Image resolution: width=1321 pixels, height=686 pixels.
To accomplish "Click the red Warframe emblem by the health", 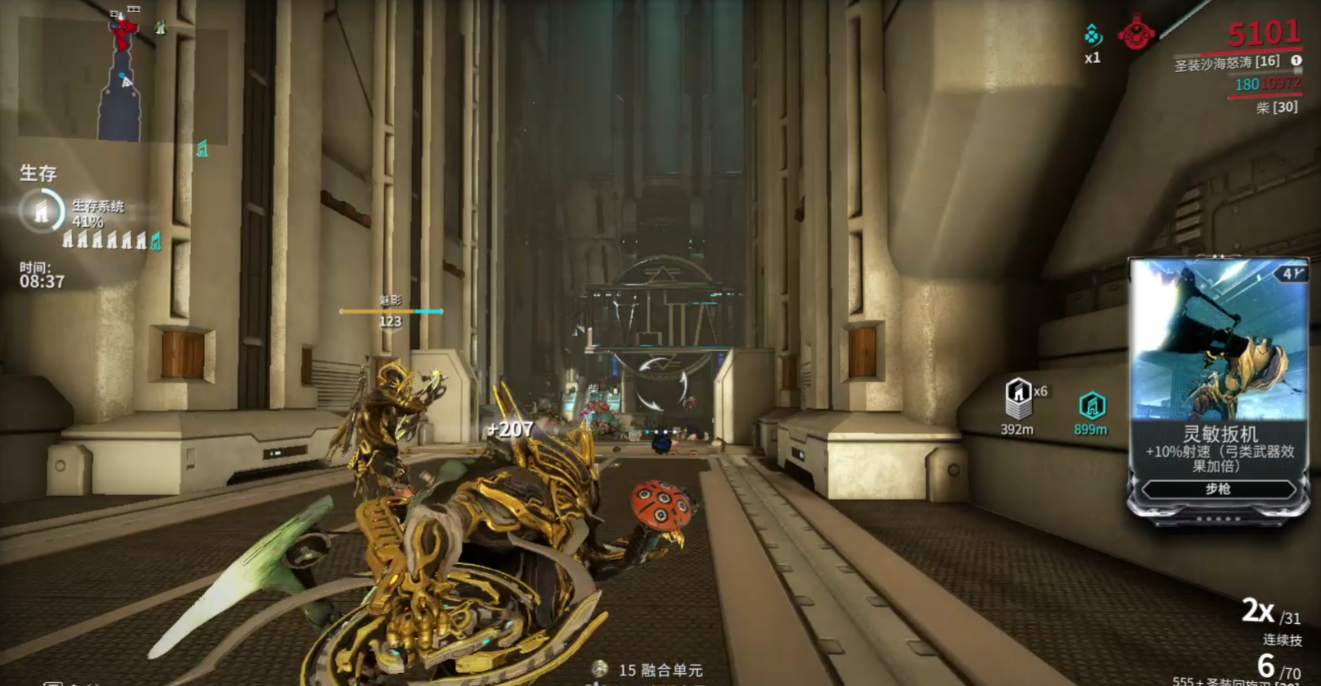I will pos(1136,33).
